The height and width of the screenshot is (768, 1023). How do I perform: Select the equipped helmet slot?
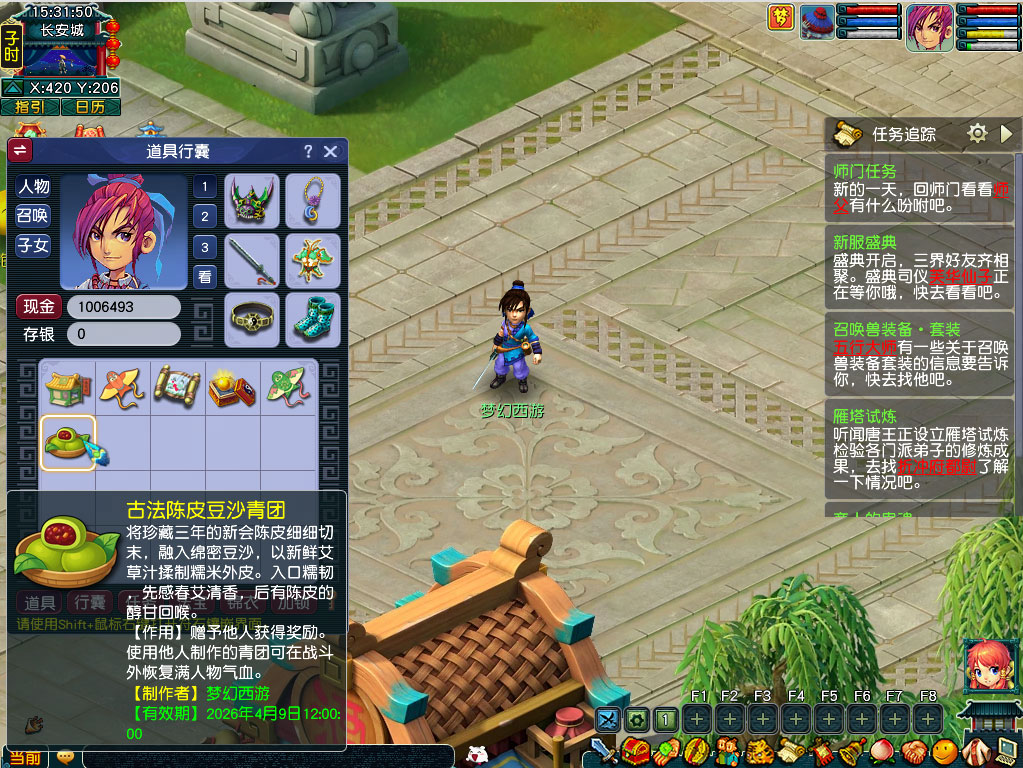[x=251, y=201]
